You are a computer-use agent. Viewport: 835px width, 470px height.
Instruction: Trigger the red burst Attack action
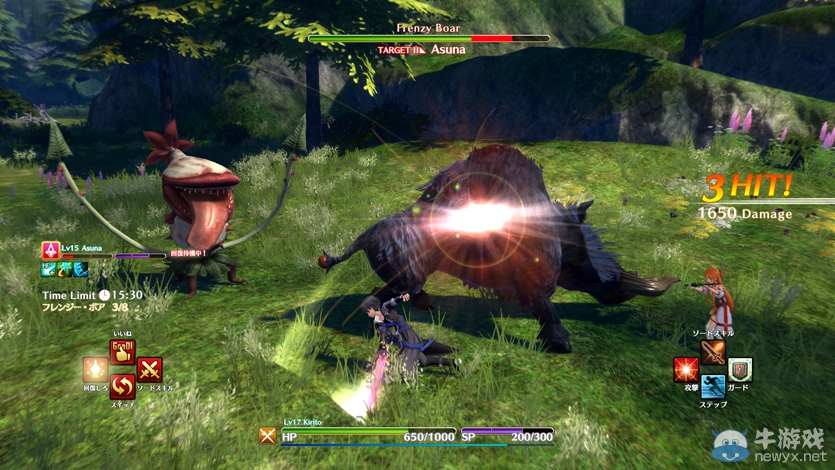click(686, 370)
